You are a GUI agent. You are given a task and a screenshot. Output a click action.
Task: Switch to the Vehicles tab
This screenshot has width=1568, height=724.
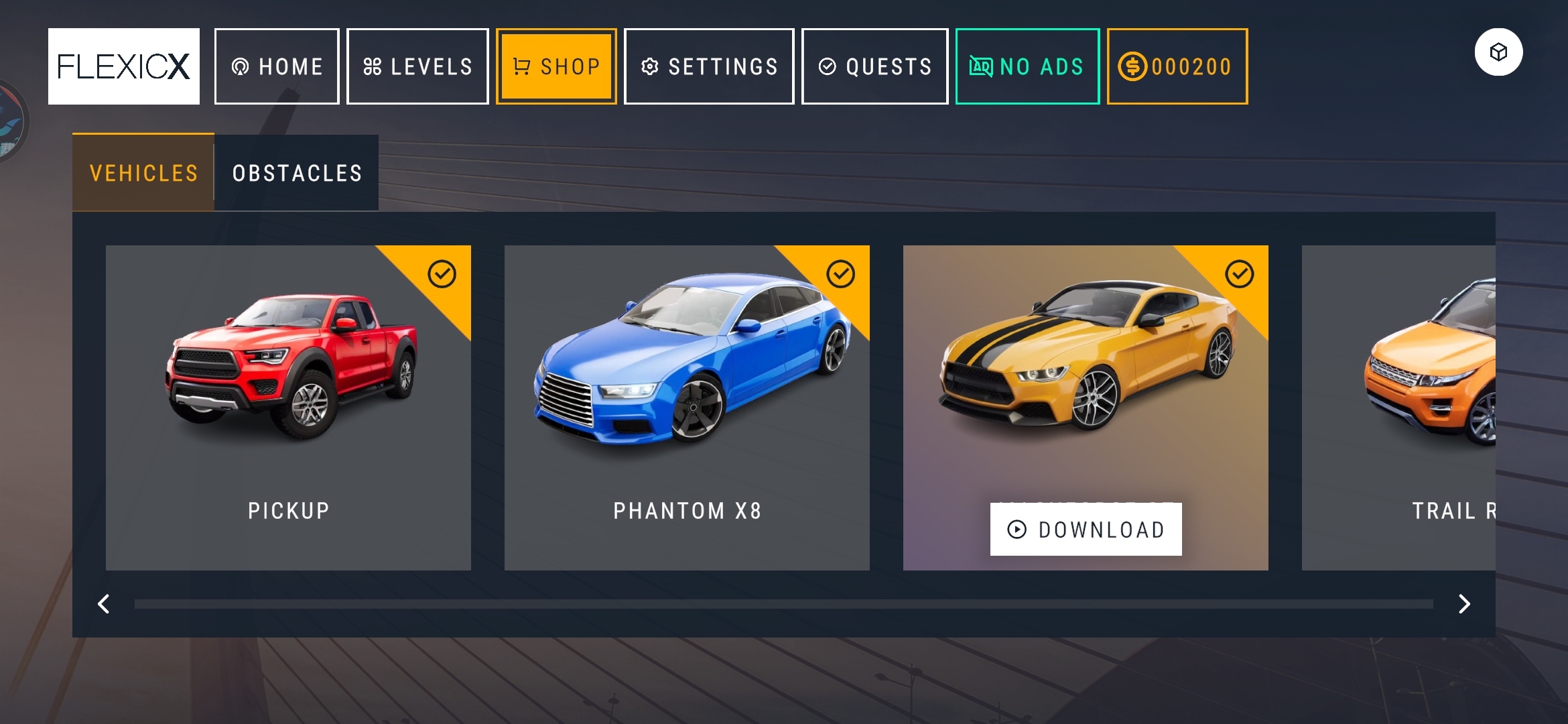(x=143, y=173)
